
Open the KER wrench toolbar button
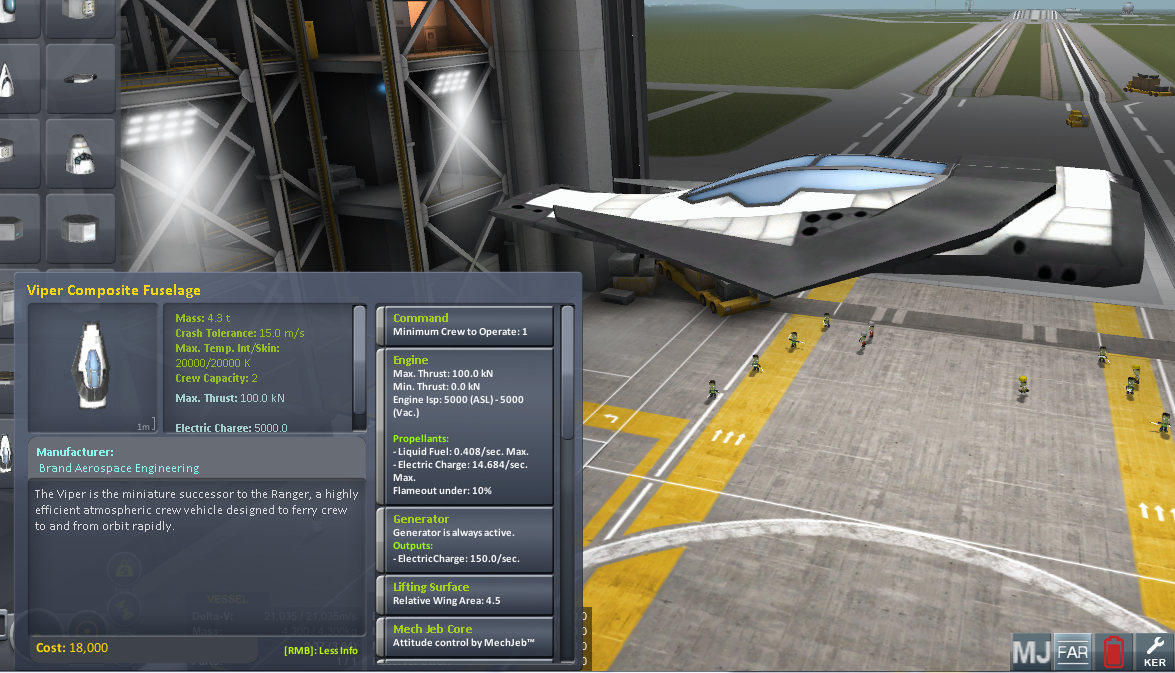pyautogui.click(x=1154, y=652)
